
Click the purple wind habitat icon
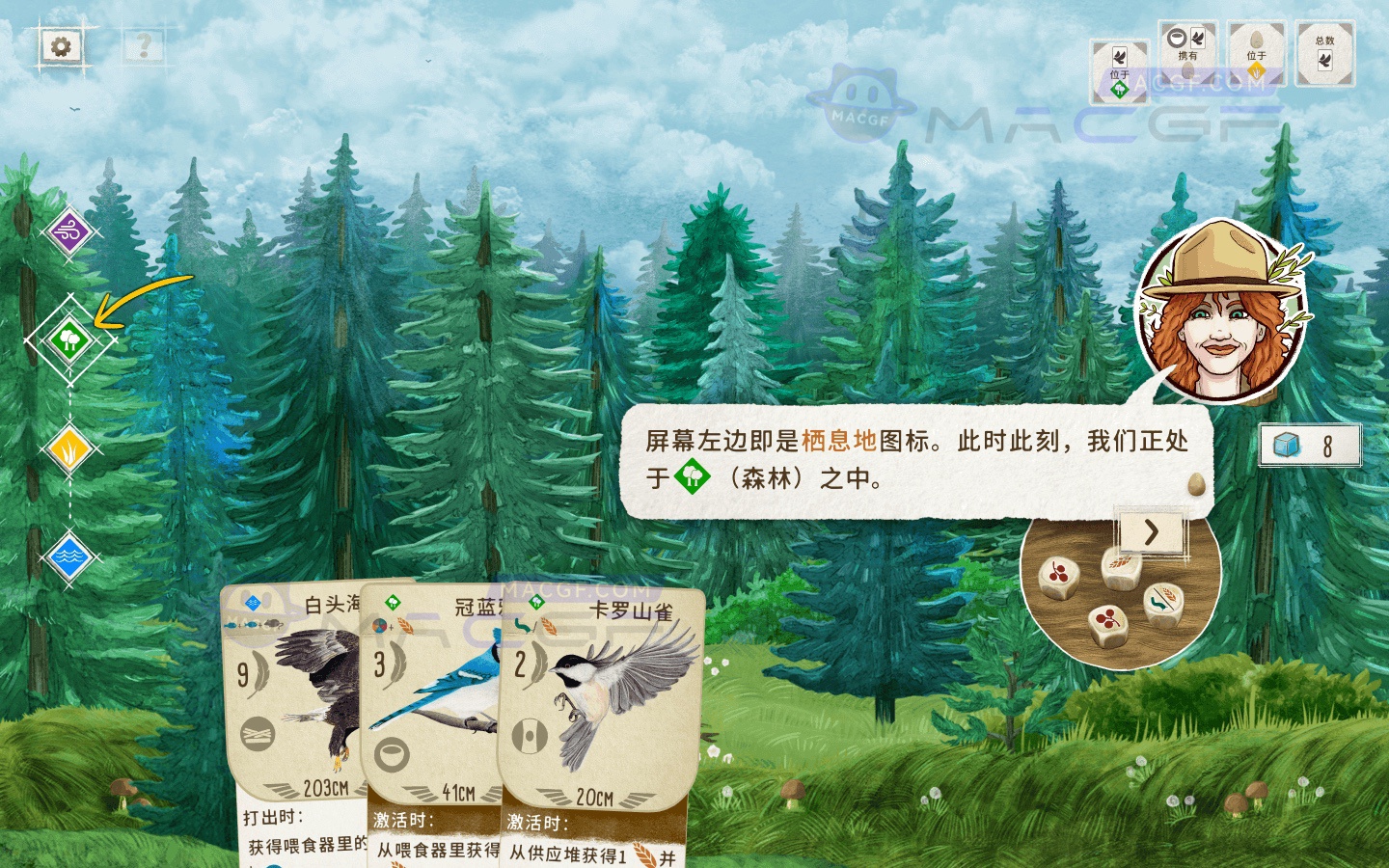68,231
